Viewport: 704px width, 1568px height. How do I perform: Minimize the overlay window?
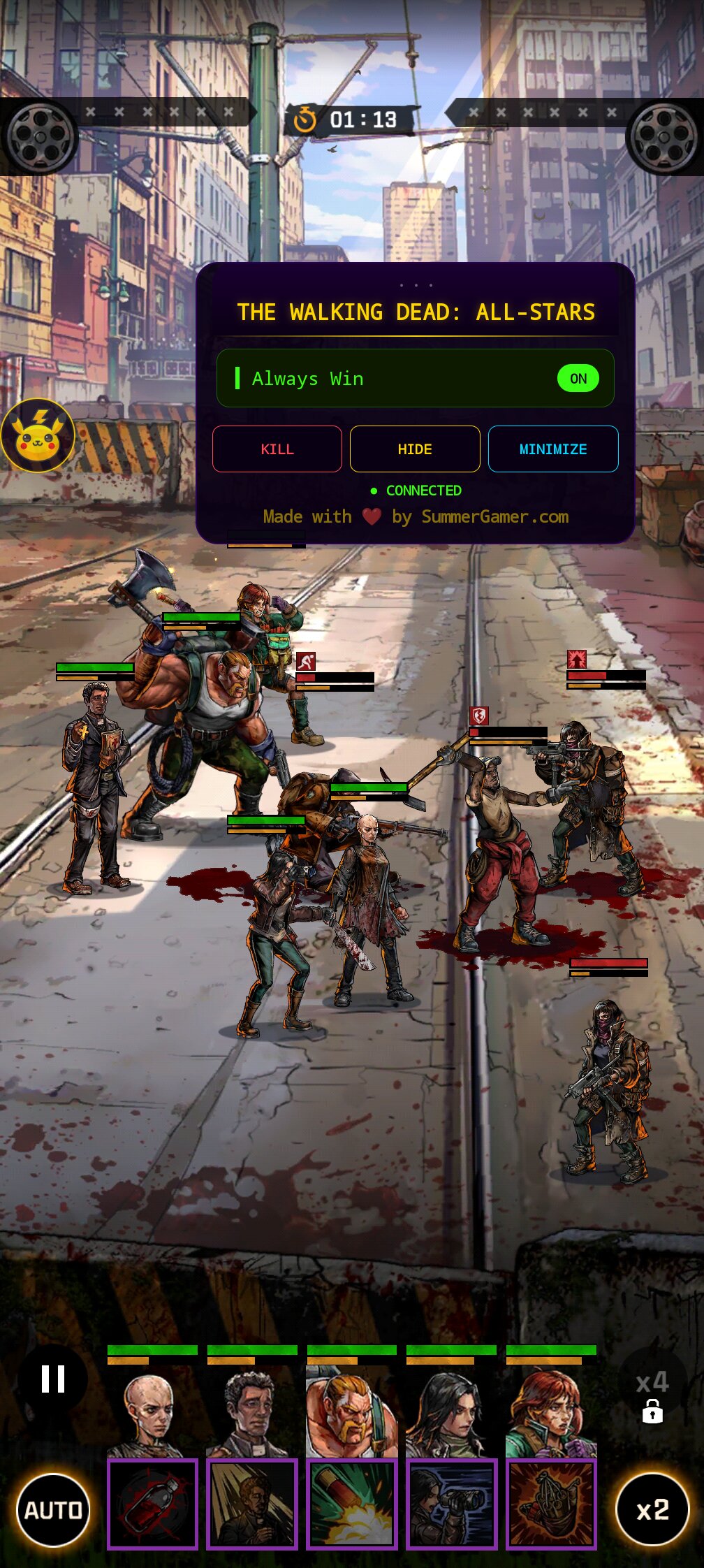[553, 449]
